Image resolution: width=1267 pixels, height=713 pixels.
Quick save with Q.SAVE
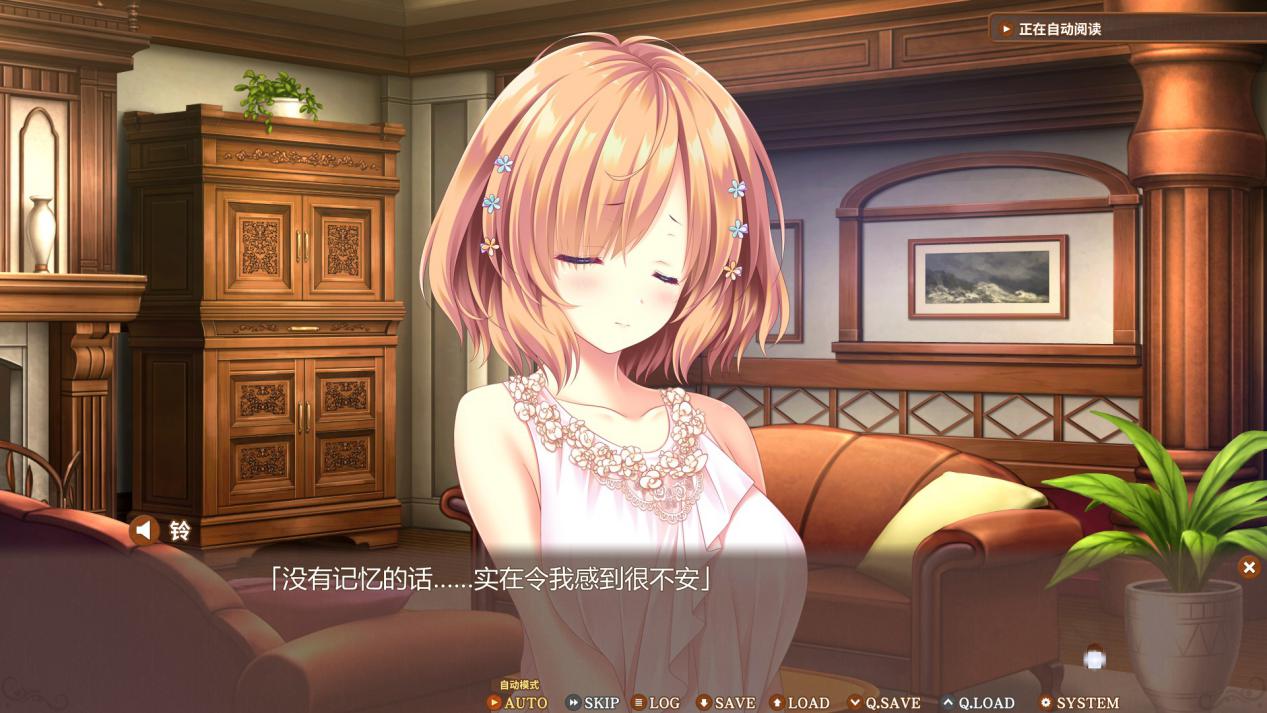[884, 703]
